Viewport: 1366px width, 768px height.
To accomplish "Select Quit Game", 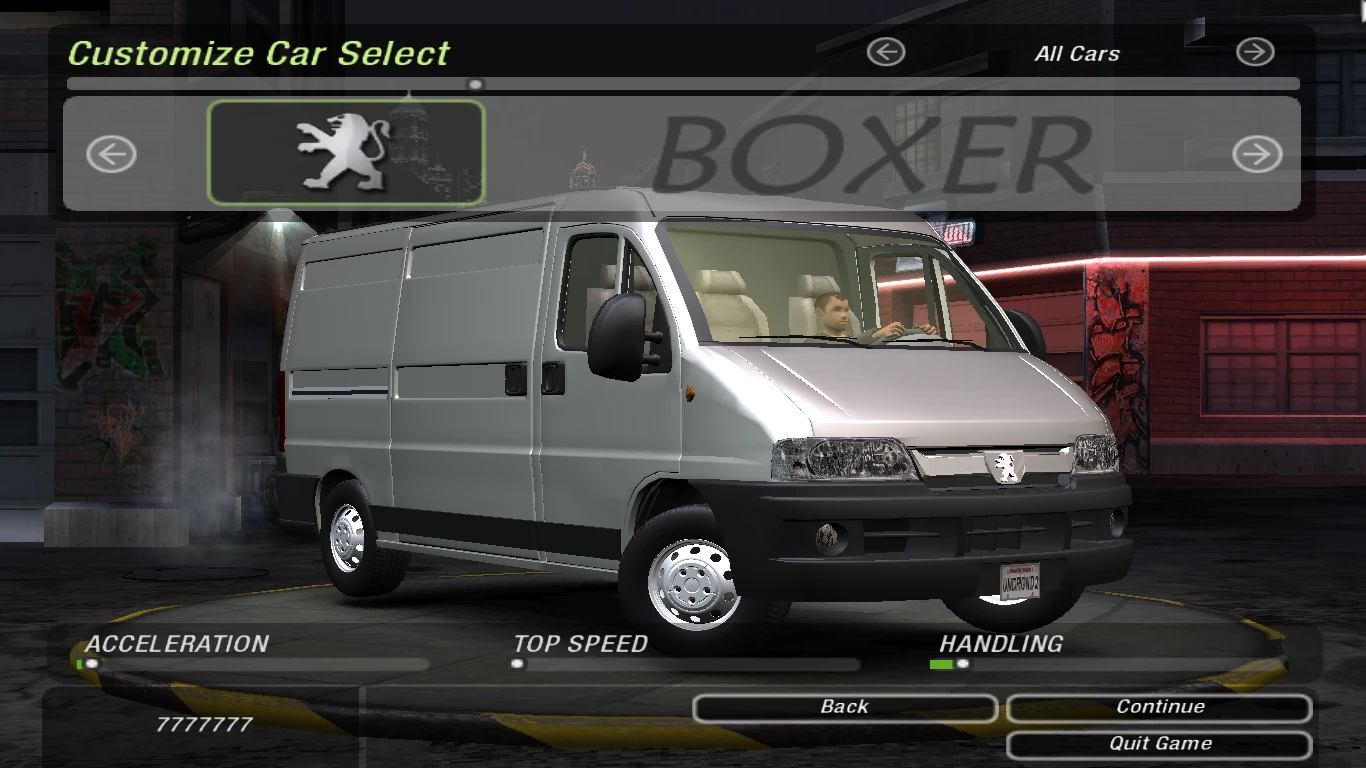I will click(1158, 743).
